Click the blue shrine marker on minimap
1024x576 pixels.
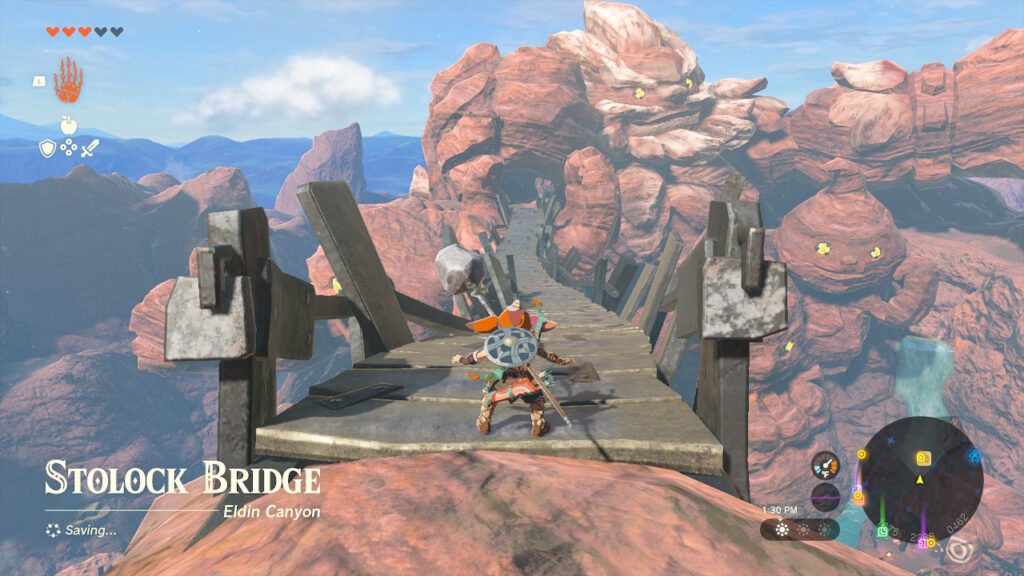tap(974, 456)
